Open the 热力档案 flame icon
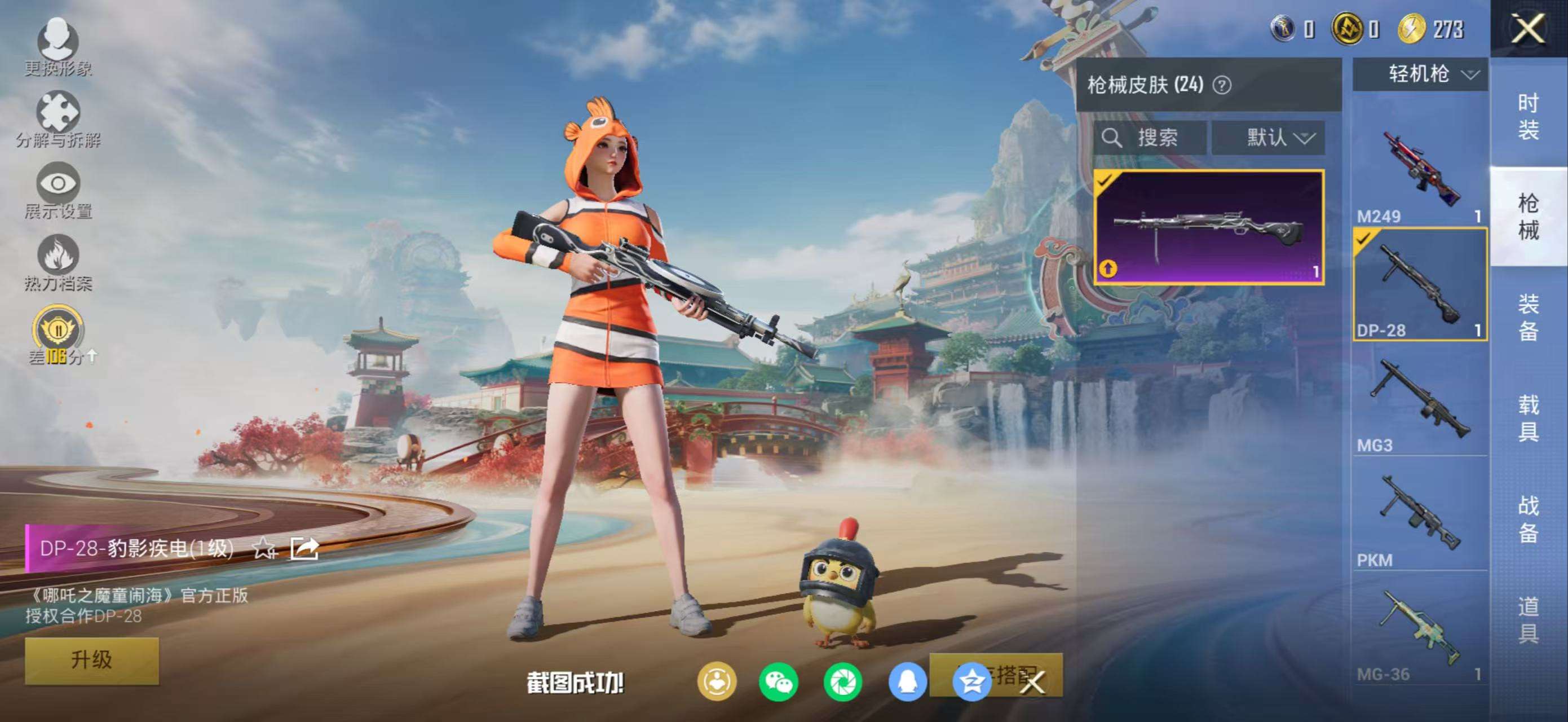The image size is (1568, 722). pyautogui.click(x=59, y=262)
